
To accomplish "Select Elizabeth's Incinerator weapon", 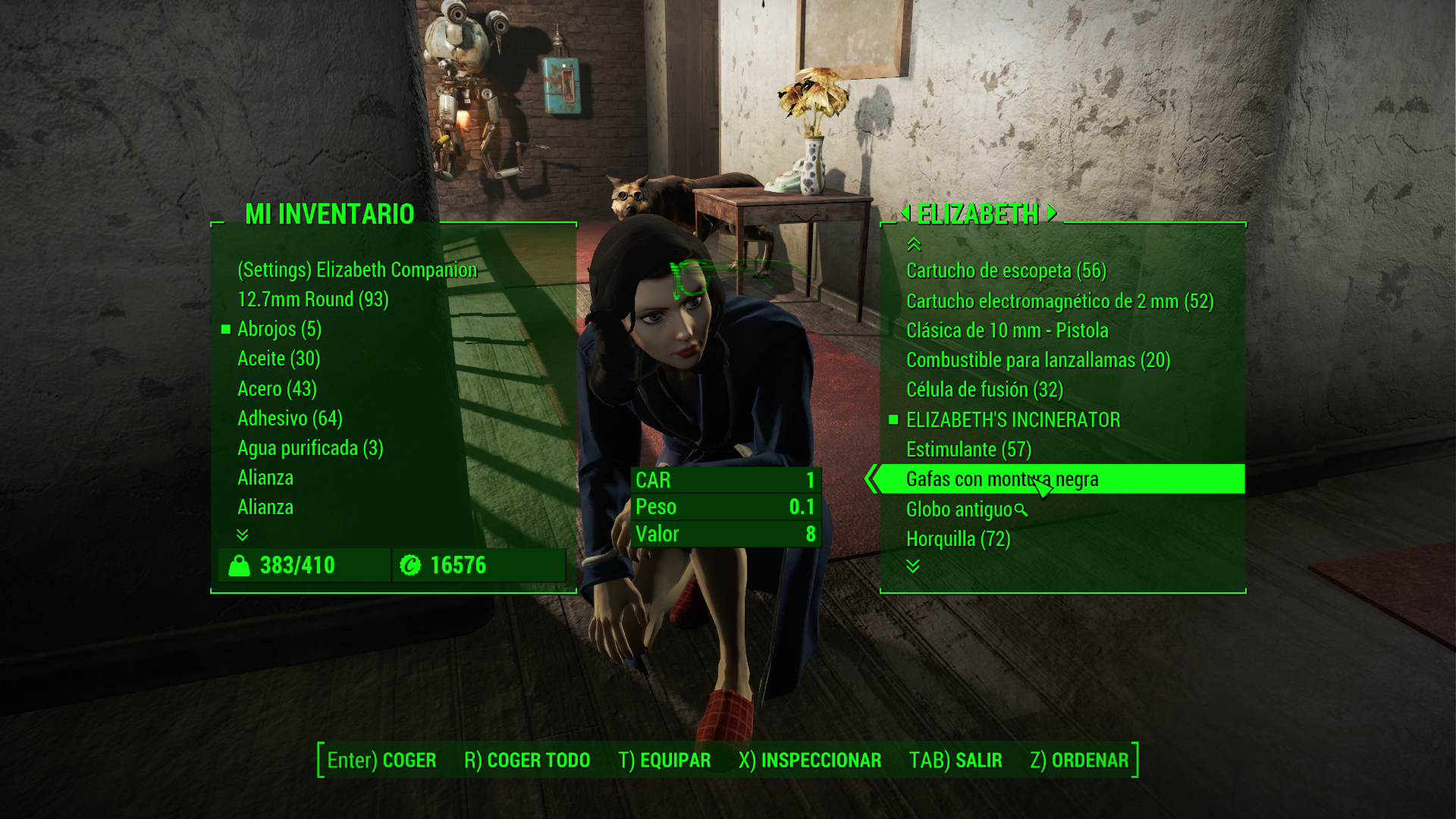I will (1012, 420).
